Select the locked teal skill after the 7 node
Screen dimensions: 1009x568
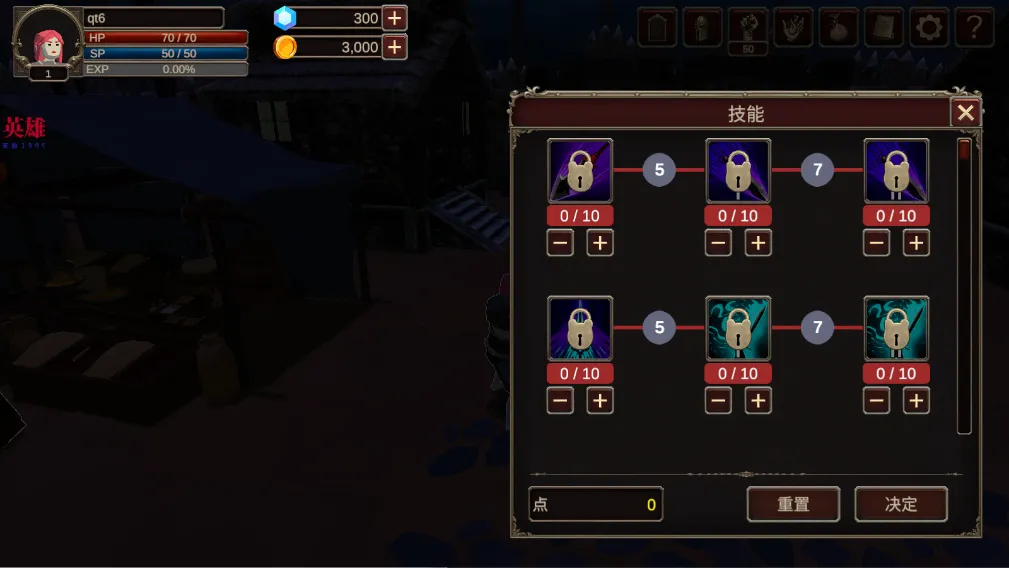click(896, 328)
